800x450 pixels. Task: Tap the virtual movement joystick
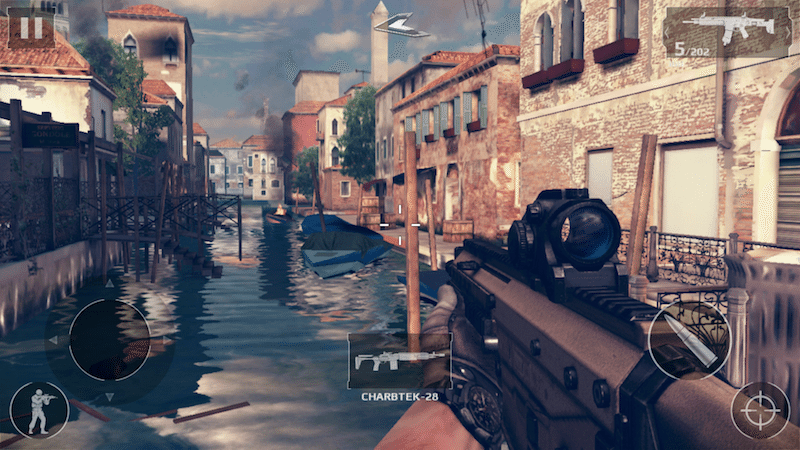pyautogui.click(x=110, y=340)
